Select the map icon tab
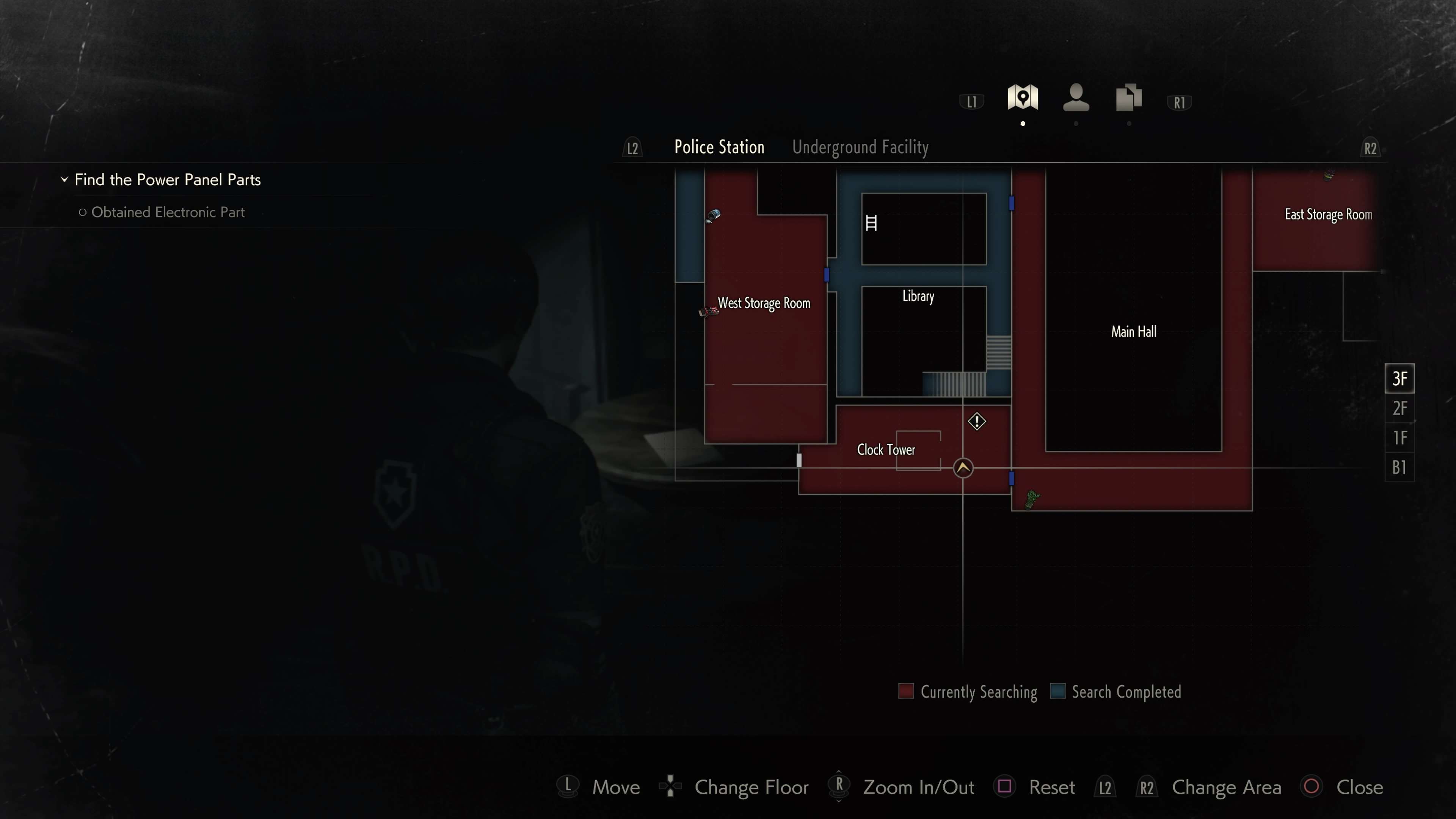This screenshot has width=1456, height=819. 1023,98
